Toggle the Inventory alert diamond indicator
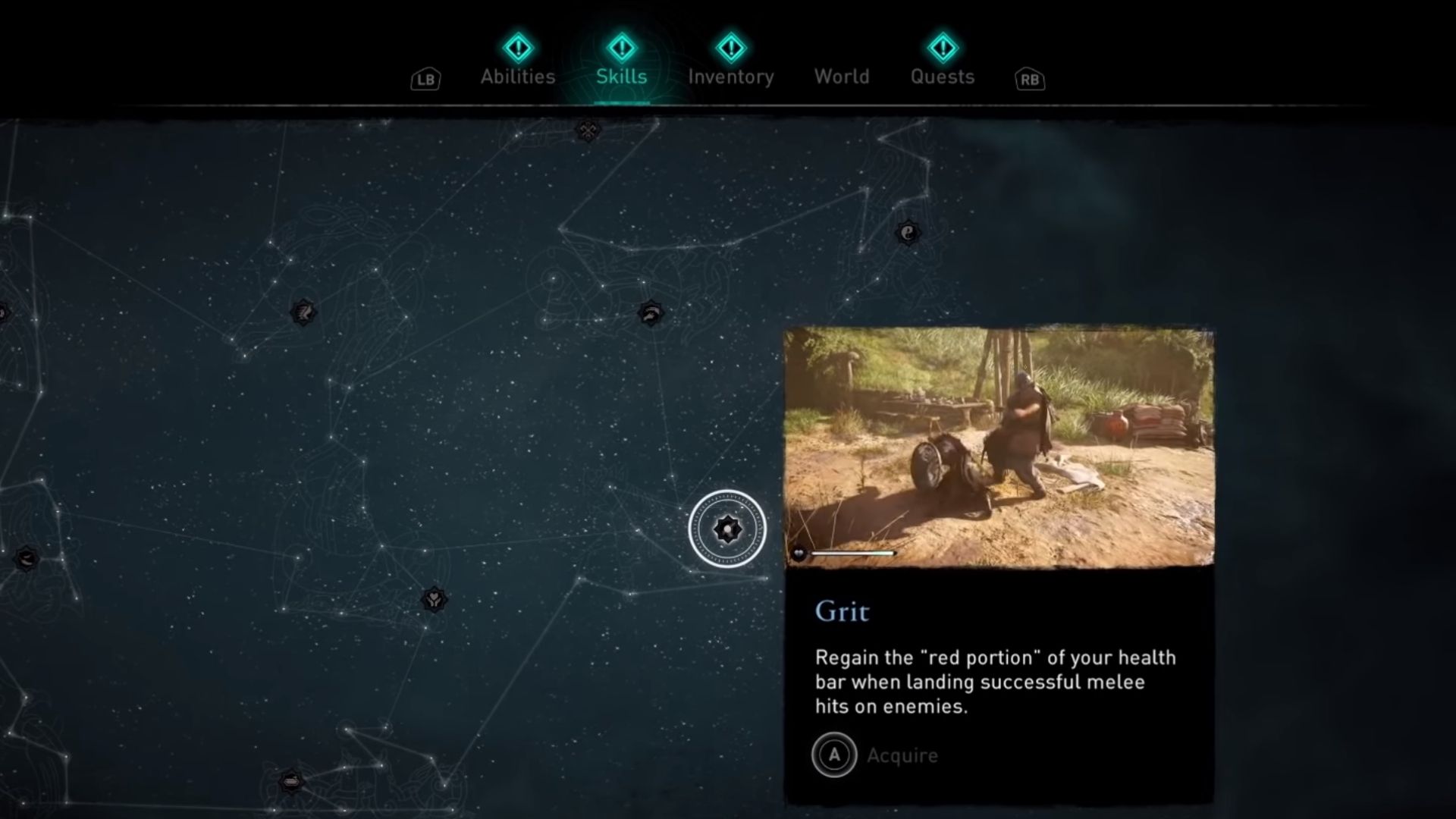This screenshot has height=819, width=1456. (x=730, y=47)
